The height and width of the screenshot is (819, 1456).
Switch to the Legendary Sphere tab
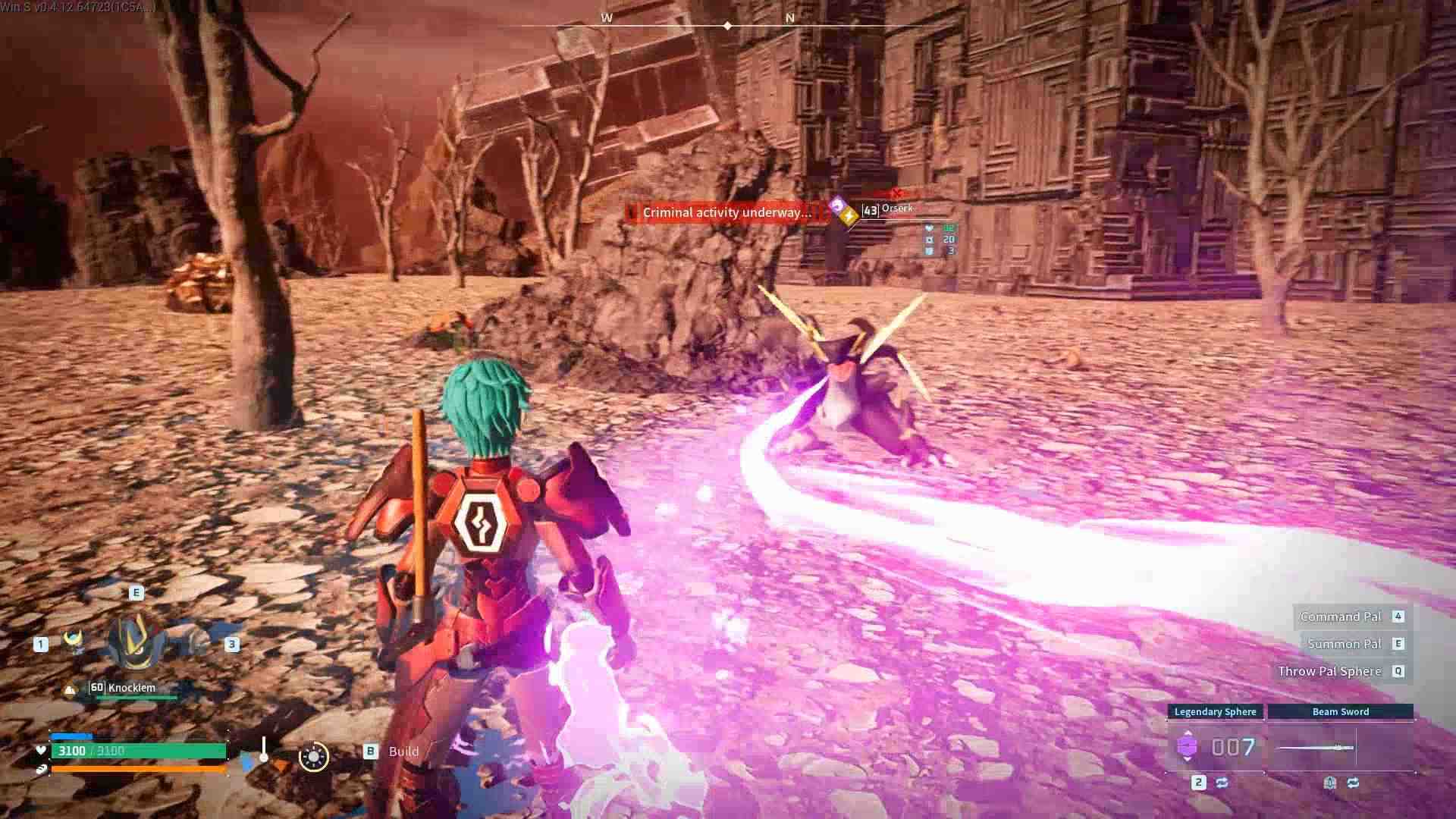point(1216,712)
